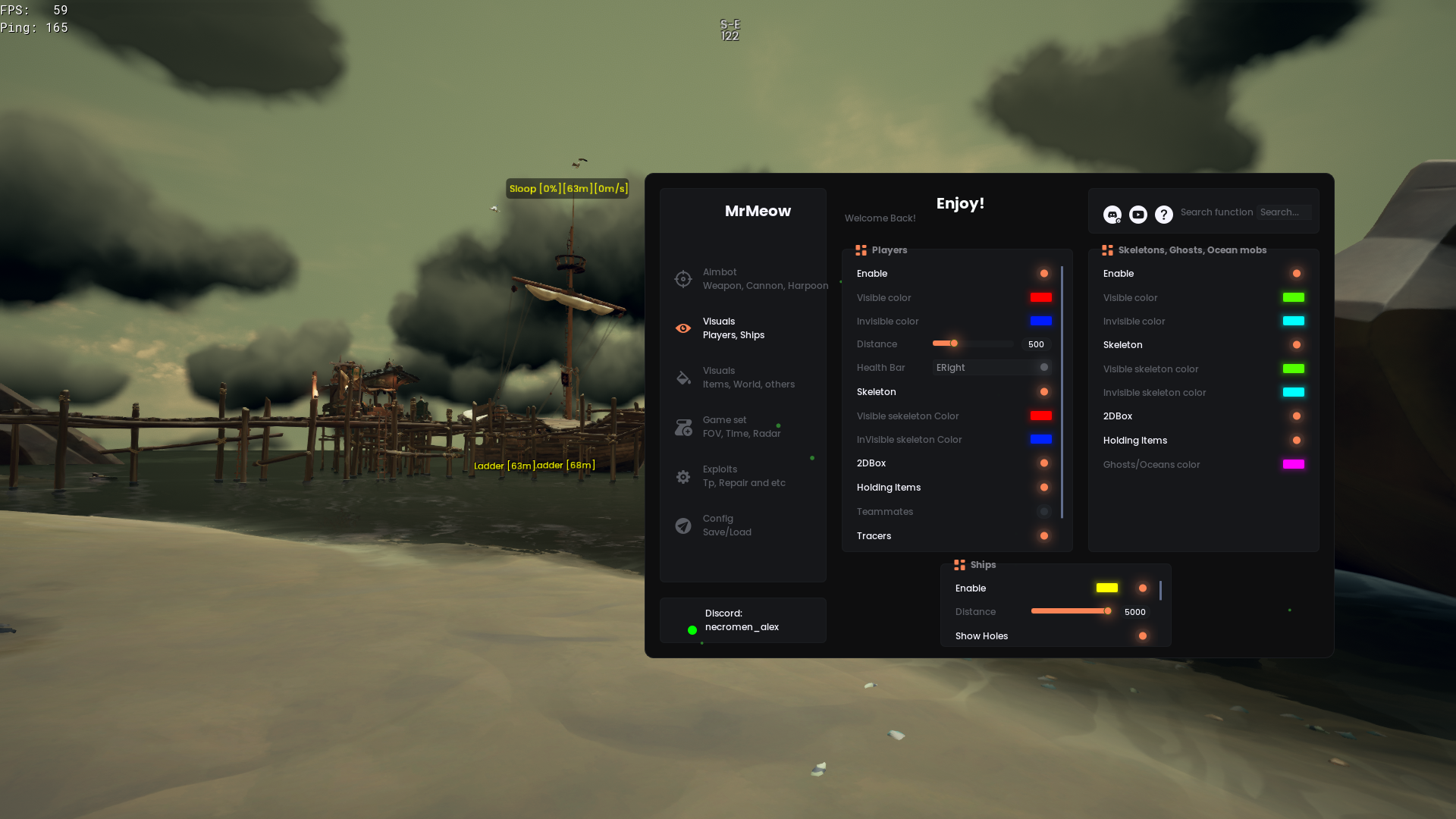Focus the Search function input field

pyautogui.click(x=1283, y=212)
